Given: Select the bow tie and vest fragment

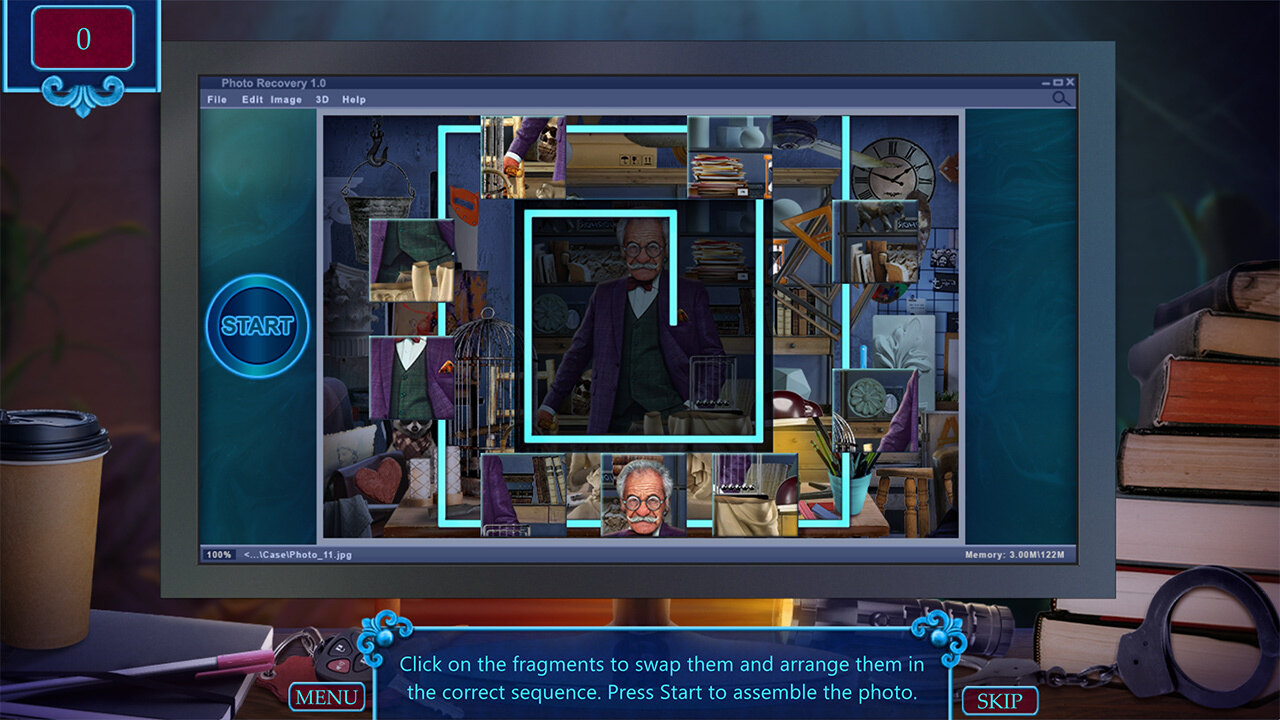Looking at the screenshot, I should pyautogui.click(x=411, y=378).
